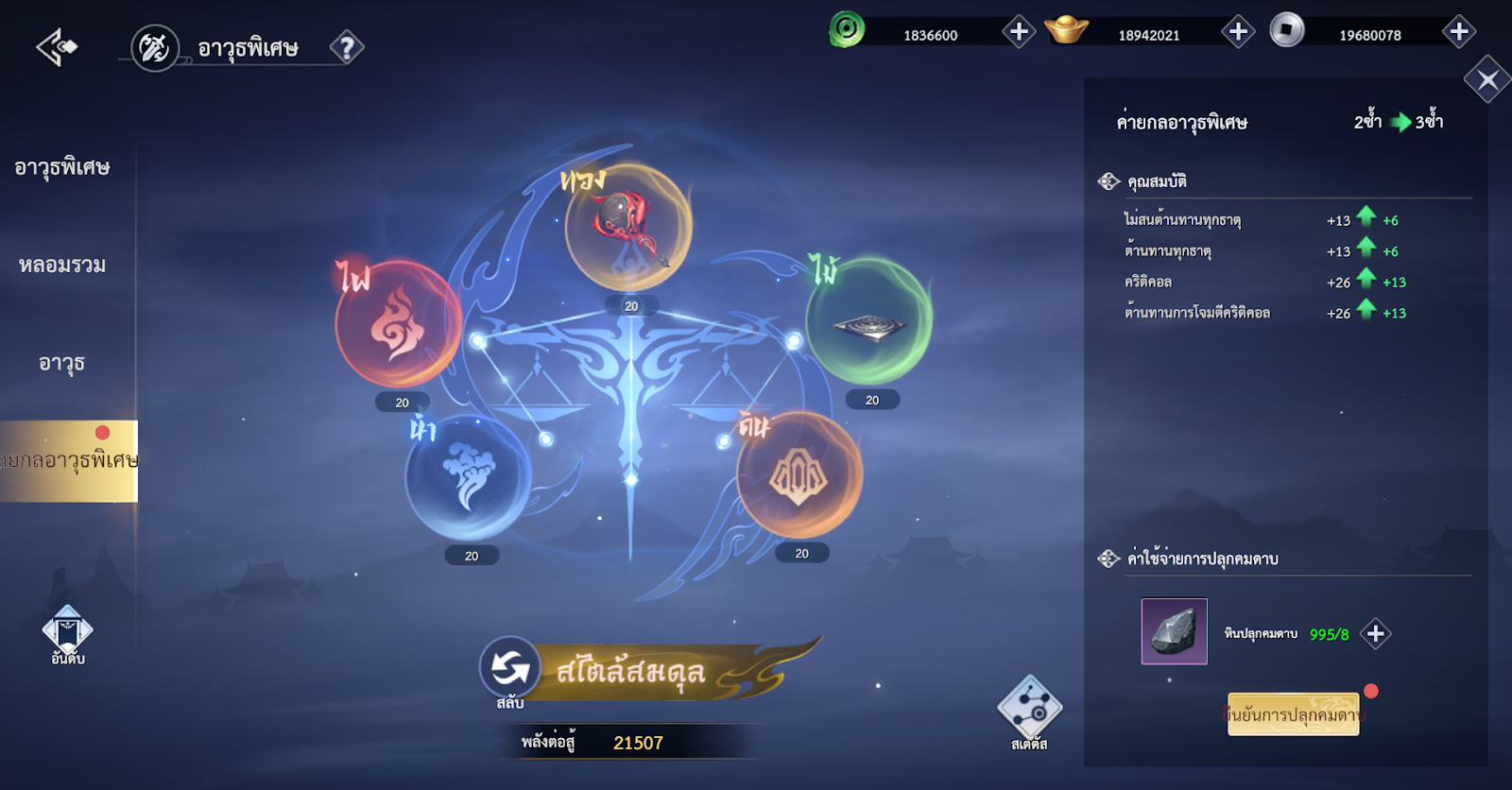
Task: Add more หินปลุกคมดาบ stones
Action: point(1376,634)
